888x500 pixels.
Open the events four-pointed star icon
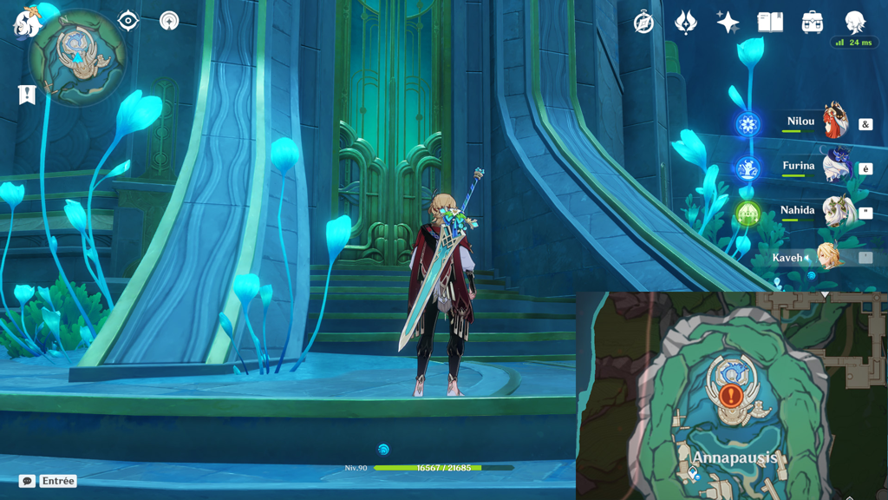point(728,22)
